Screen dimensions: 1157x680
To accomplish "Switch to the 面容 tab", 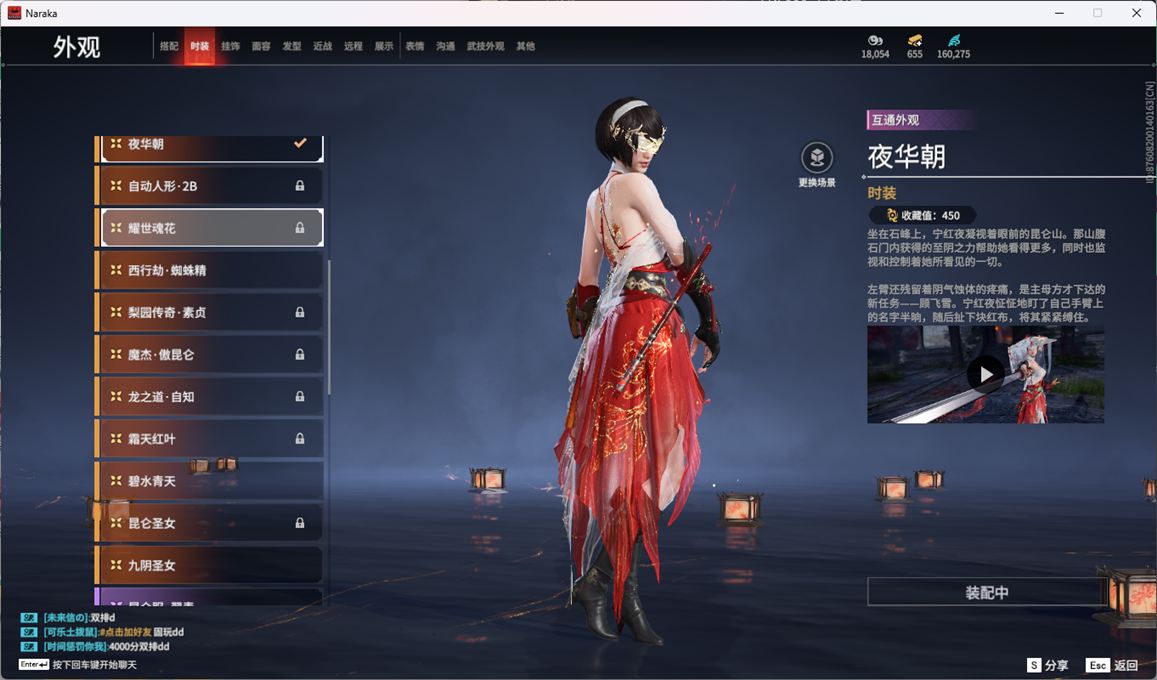I will click(x=261, y=46).
